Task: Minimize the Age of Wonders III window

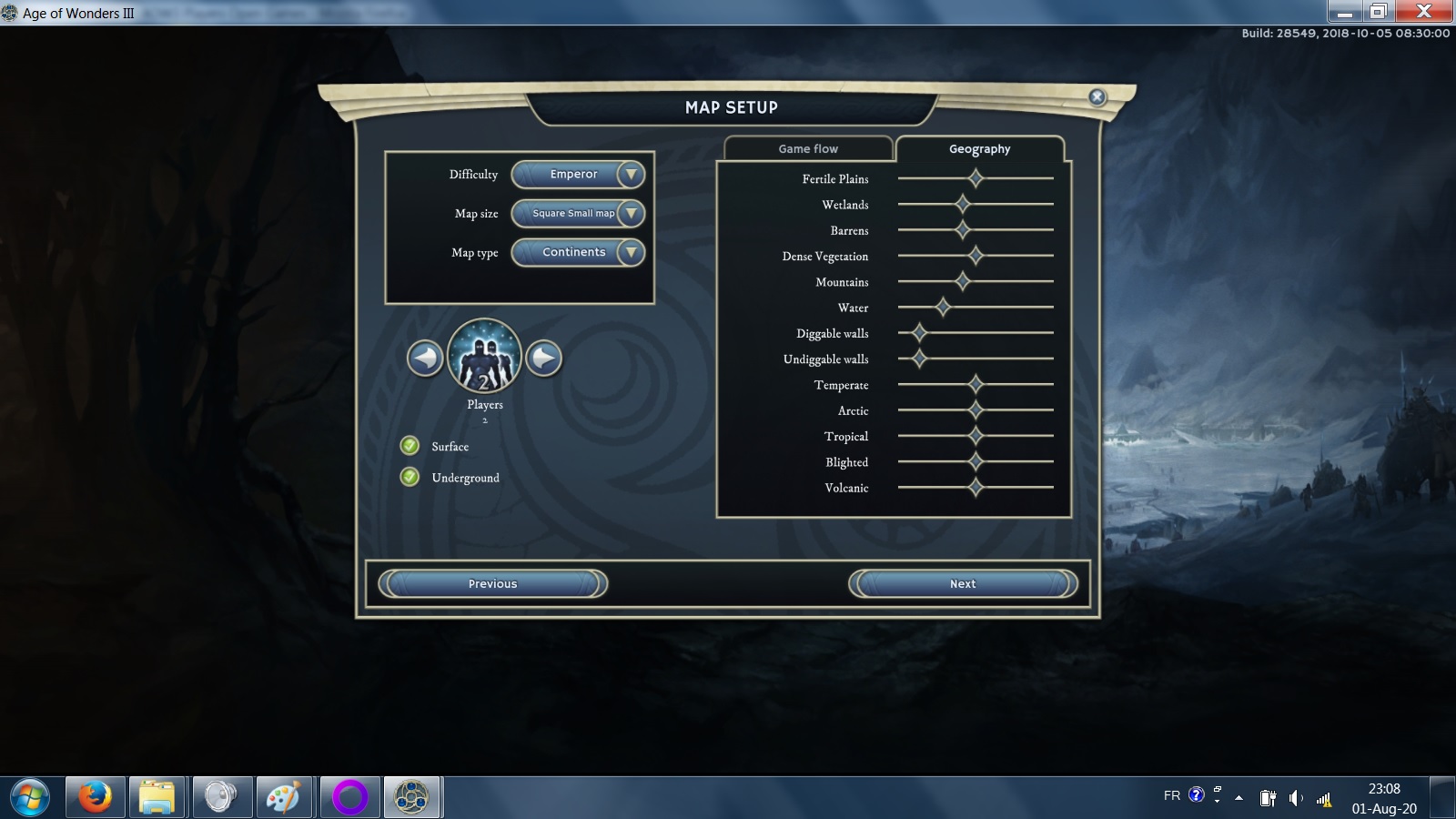Action: click(x=1345, y=12)
